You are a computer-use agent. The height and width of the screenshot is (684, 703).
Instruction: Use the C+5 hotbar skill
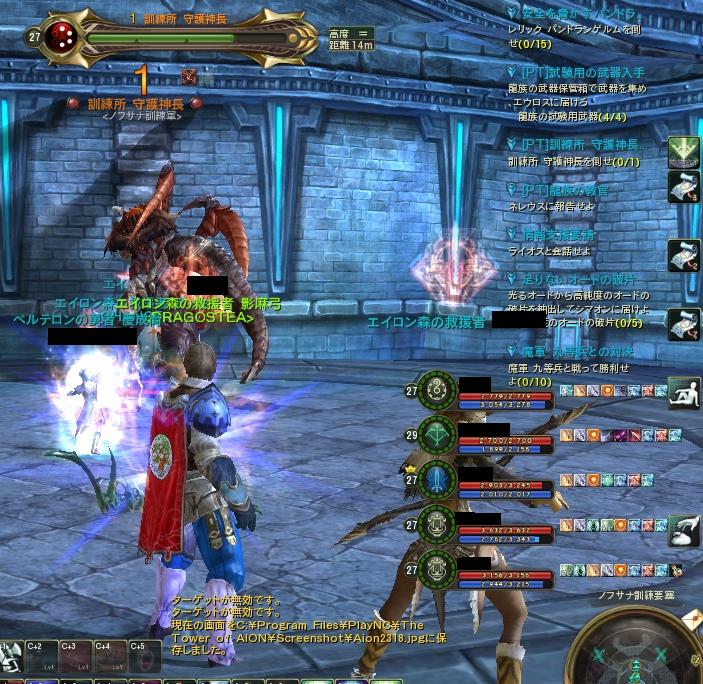pyautogui.click(x=144, y=660)
